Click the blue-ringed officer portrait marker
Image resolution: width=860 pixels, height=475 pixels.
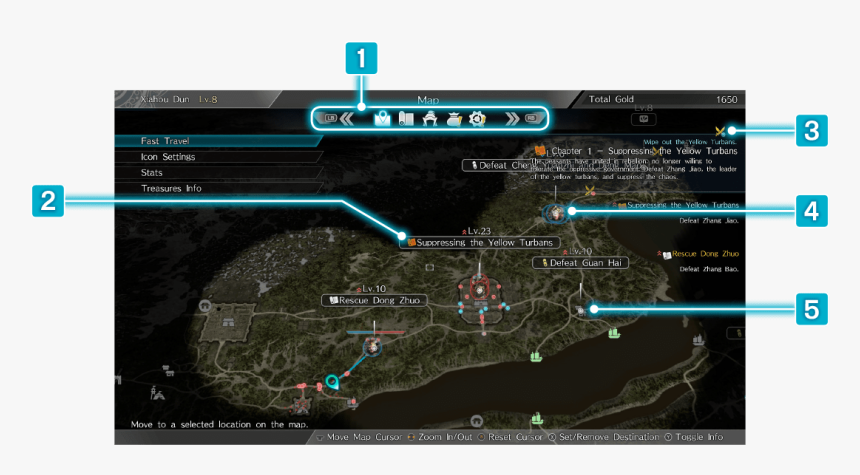(x=553, y=213)
